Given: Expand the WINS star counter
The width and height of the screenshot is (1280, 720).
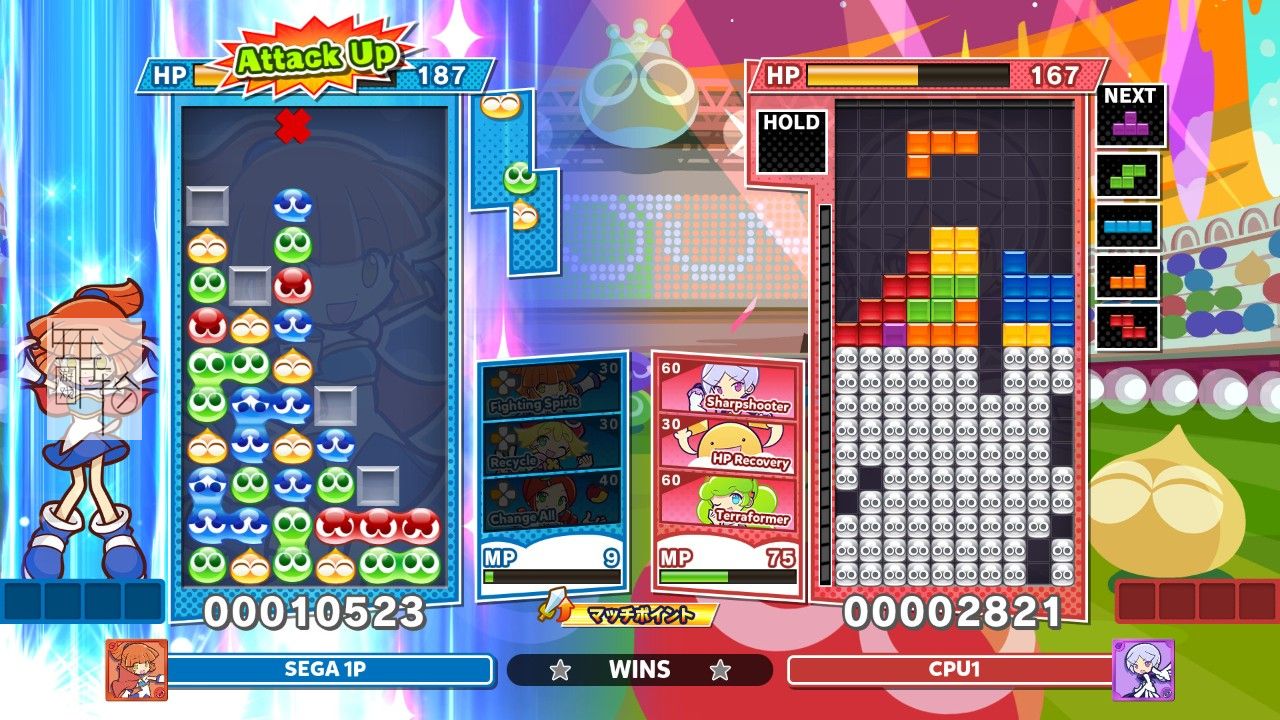Looking at the screenshot, I should pyautogui.click(x=640, y=670).
